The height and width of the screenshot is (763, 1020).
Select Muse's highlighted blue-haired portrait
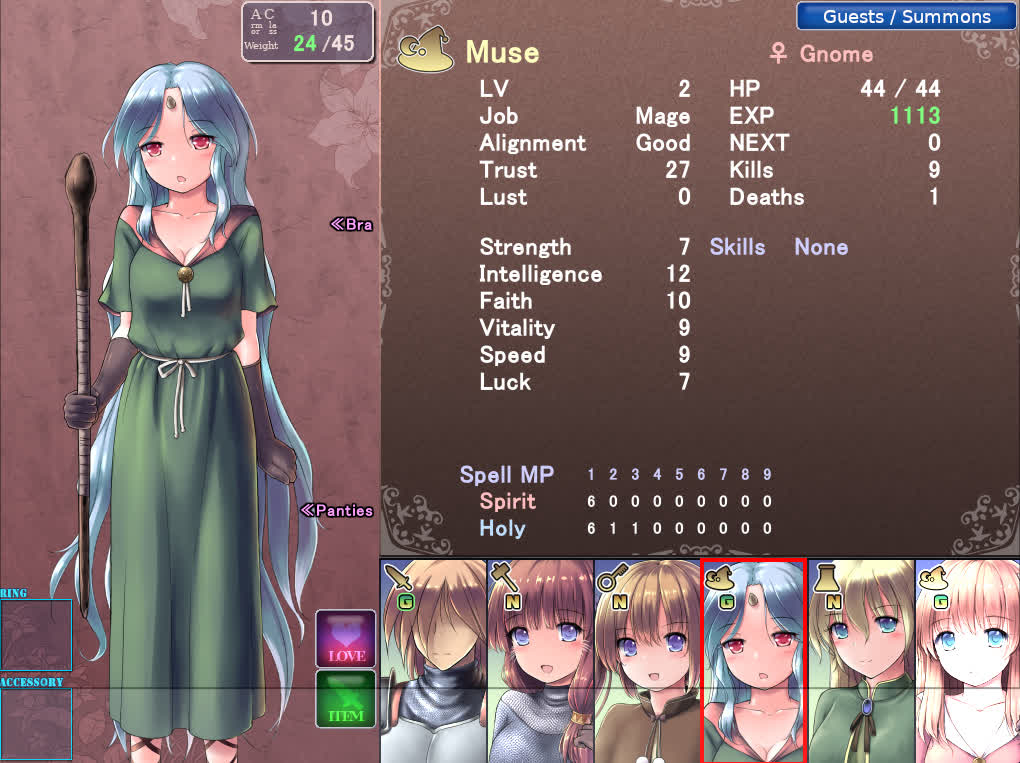[754, 661]
